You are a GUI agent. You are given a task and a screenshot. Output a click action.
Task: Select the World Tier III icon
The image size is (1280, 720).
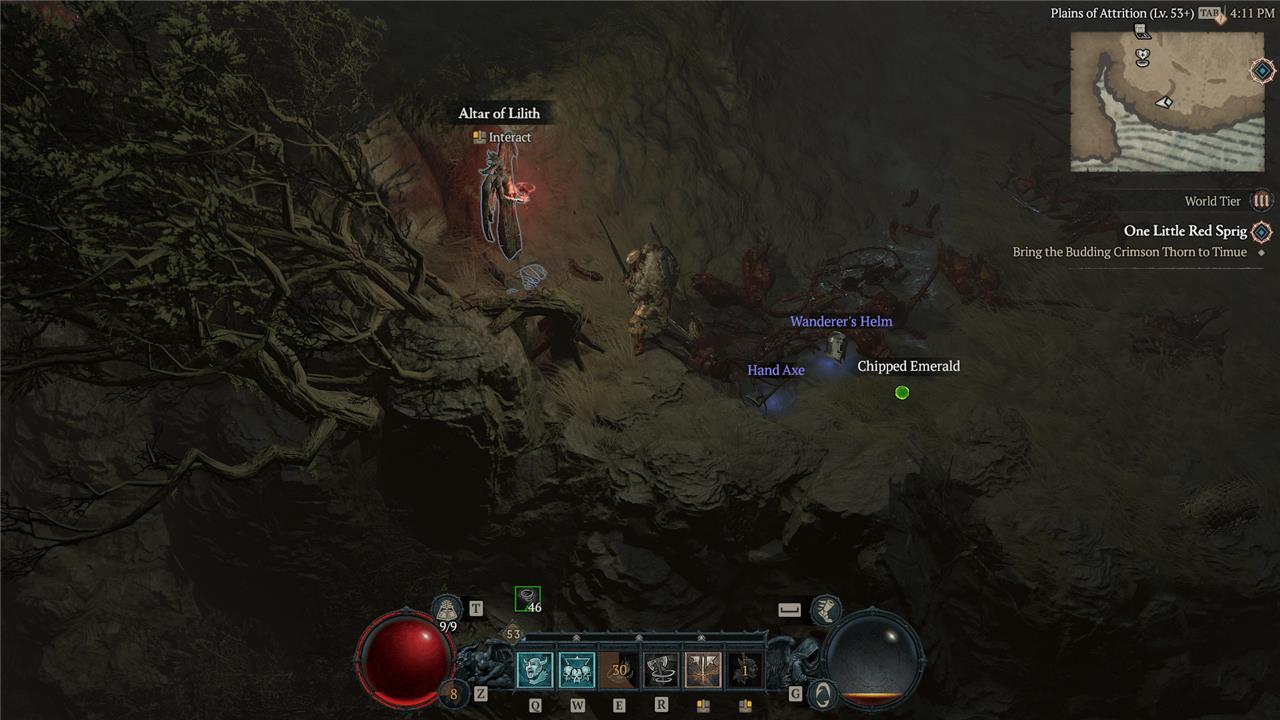pyautogui.click(x=1262, y=201)
